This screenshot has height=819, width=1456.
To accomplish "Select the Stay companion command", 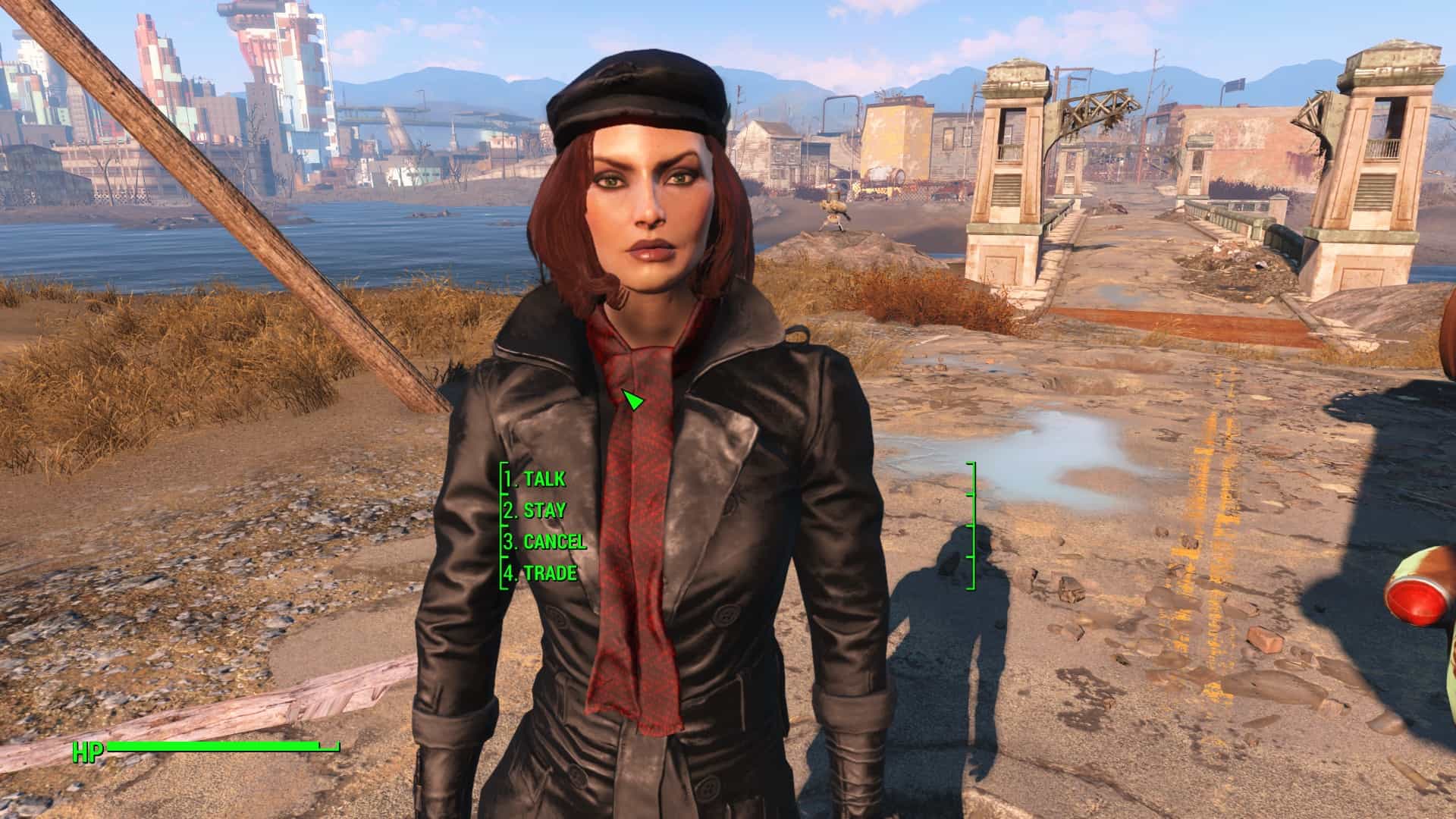I will [x=535, y=510].
